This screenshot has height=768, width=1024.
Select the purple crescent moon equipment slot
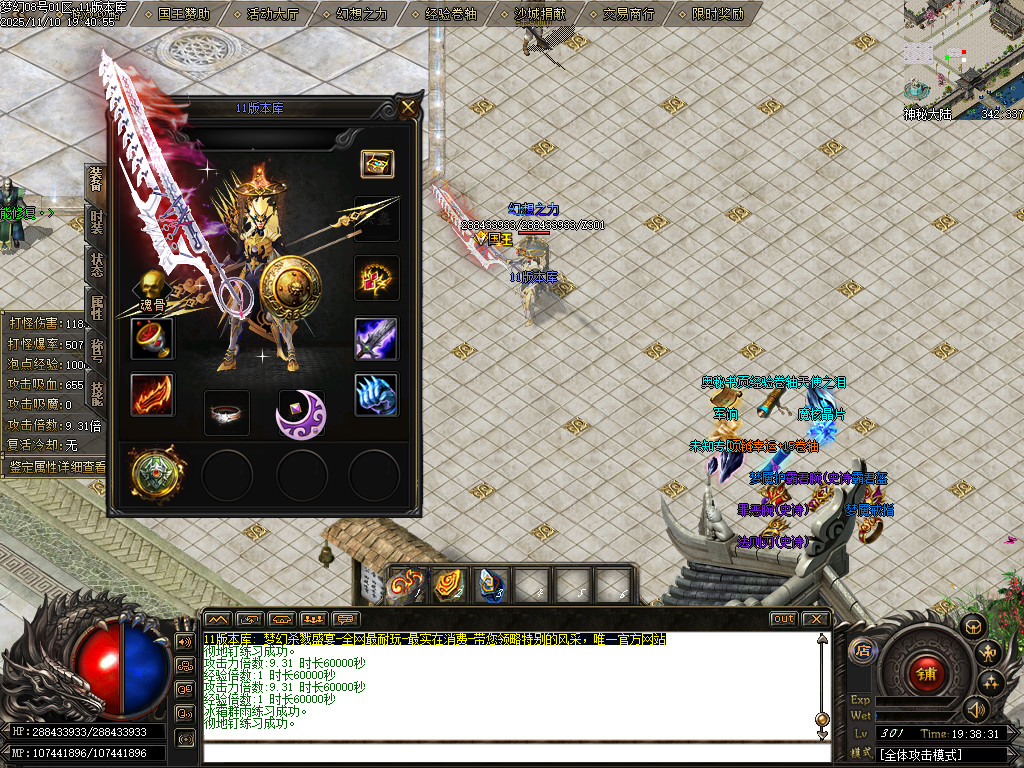click(x=301, y=413)
